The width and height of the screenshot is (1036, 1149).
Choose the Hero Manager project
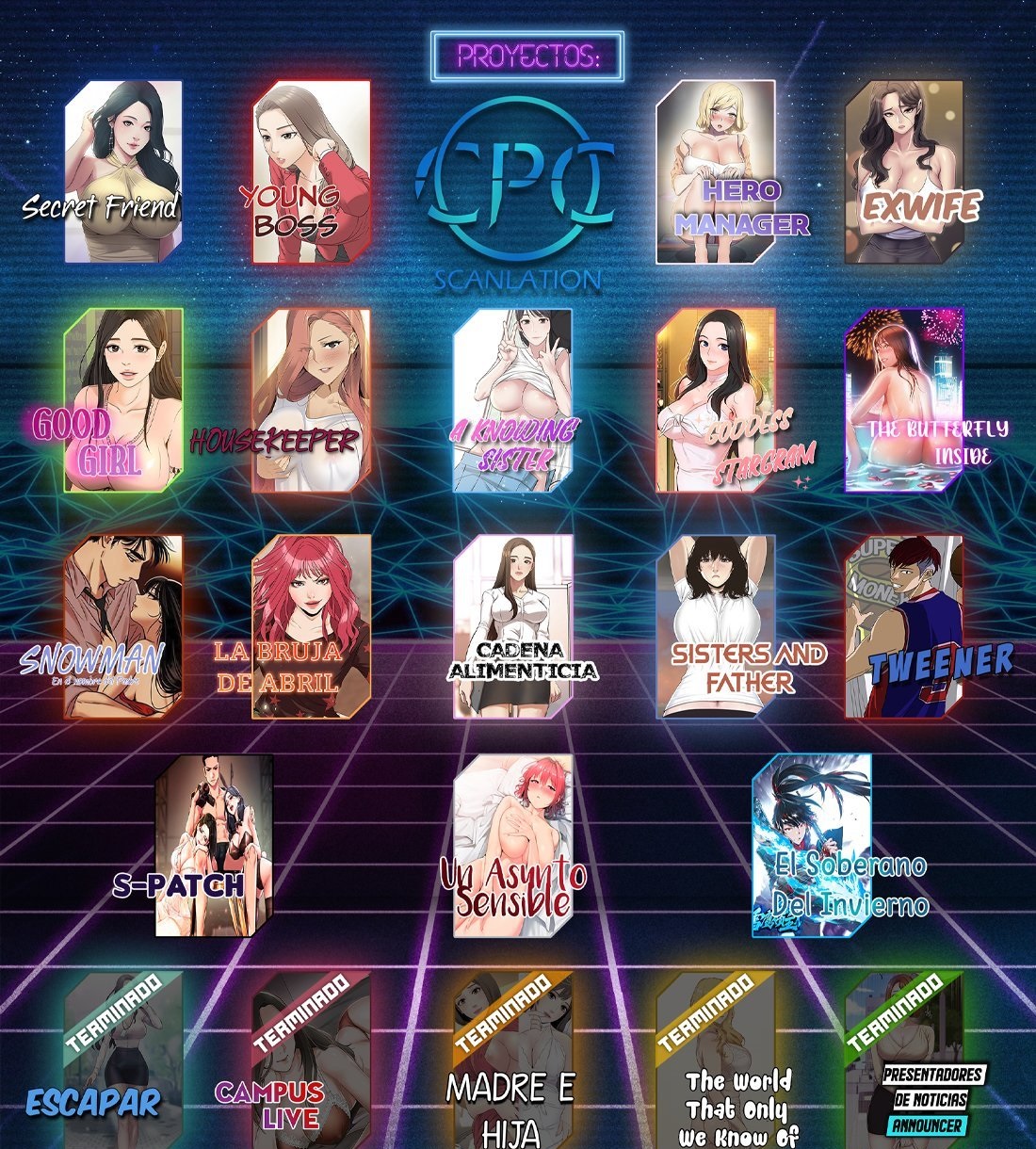pyautogui.click(x=716, y=171)
